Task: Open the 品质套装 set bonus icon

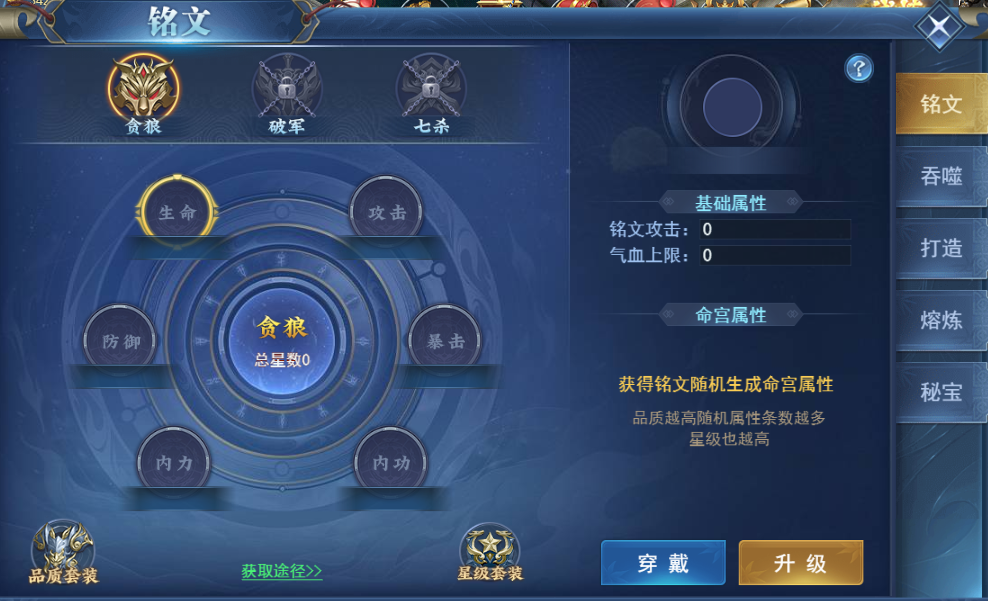Action: [x=63, y=552]
